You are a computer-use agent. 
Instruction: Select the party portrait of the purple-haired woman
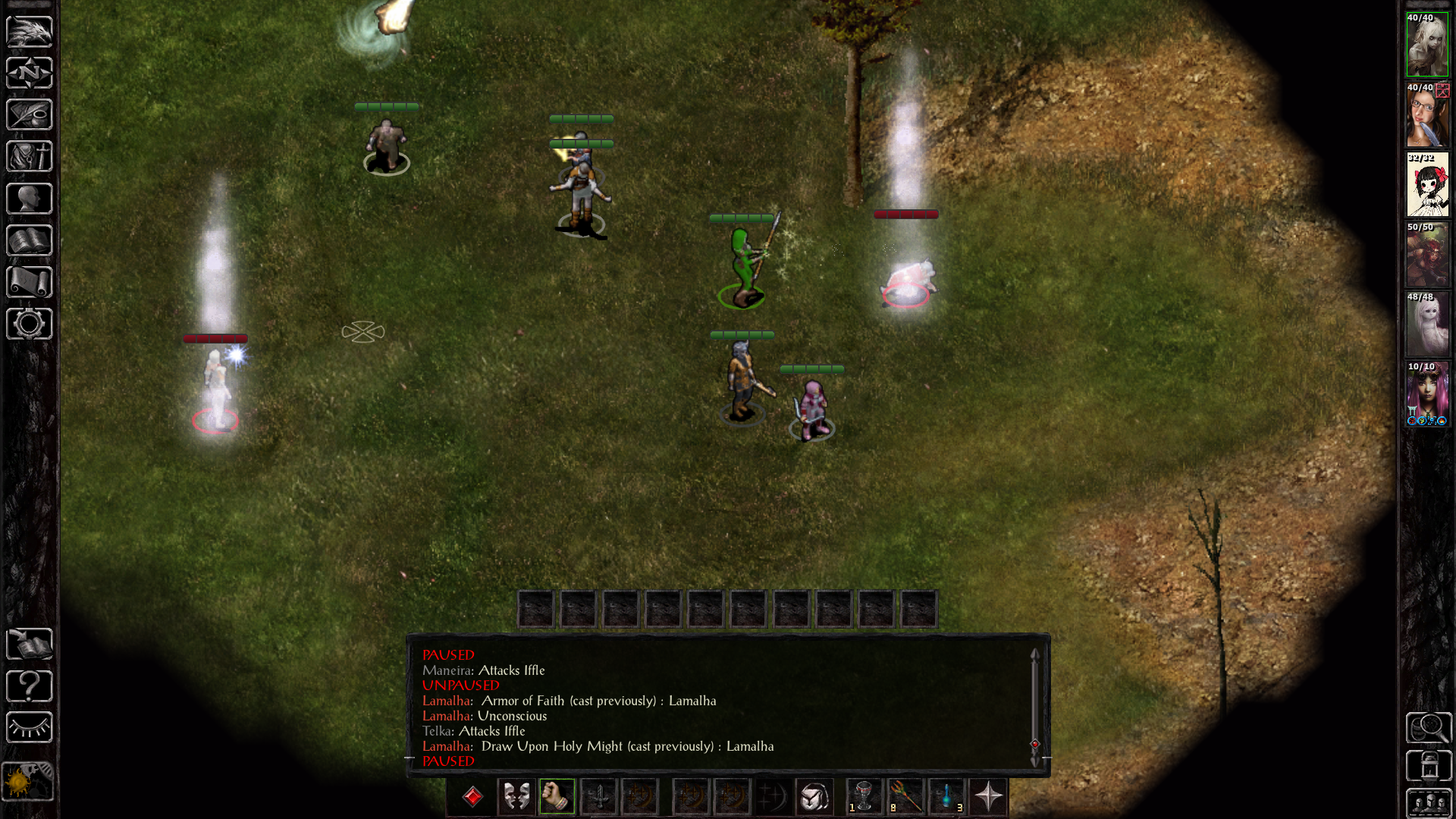click(x=1427, y=394)
